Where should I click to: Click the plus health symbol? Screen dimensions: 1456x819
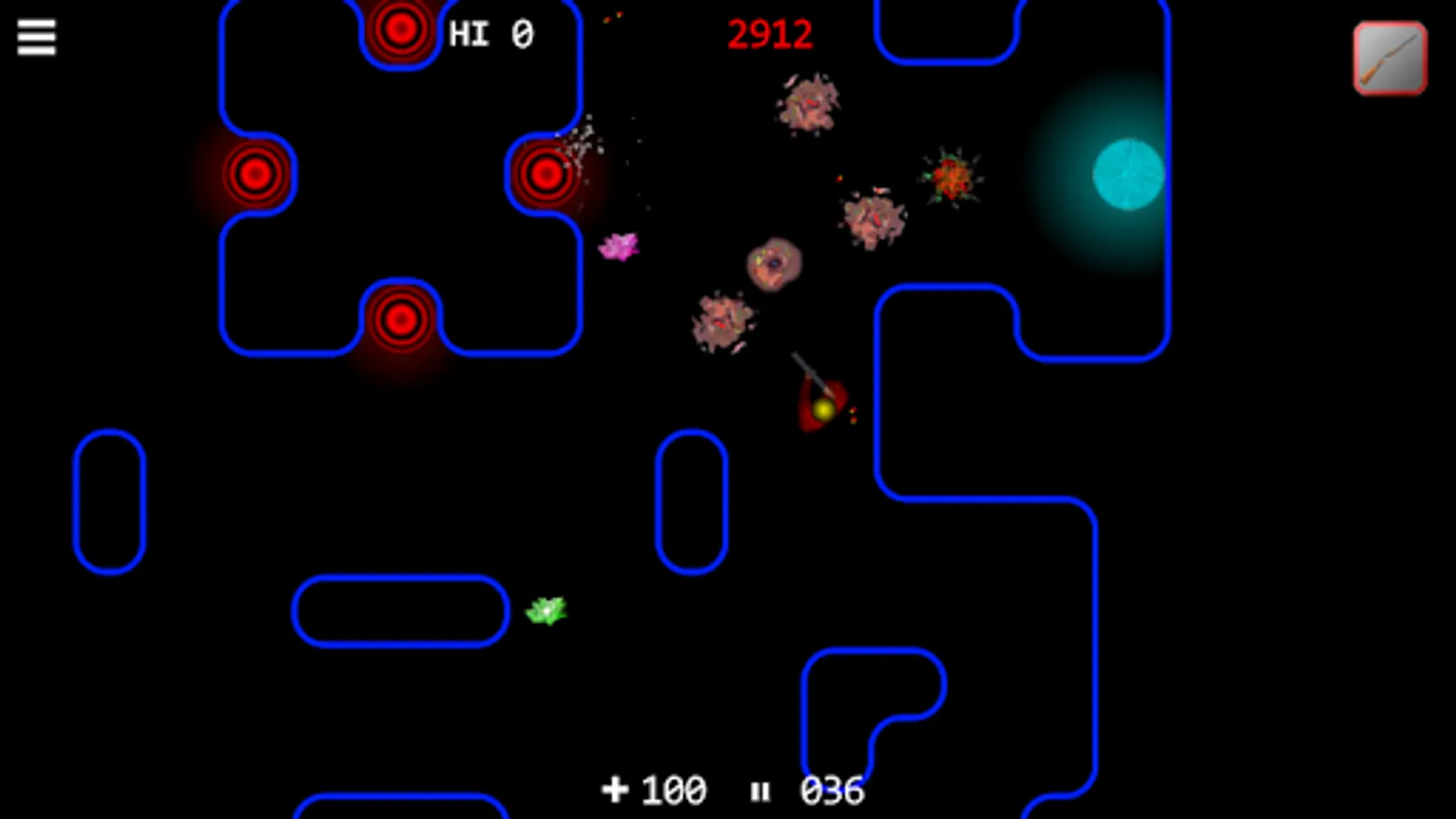click(x=615, y=788)
